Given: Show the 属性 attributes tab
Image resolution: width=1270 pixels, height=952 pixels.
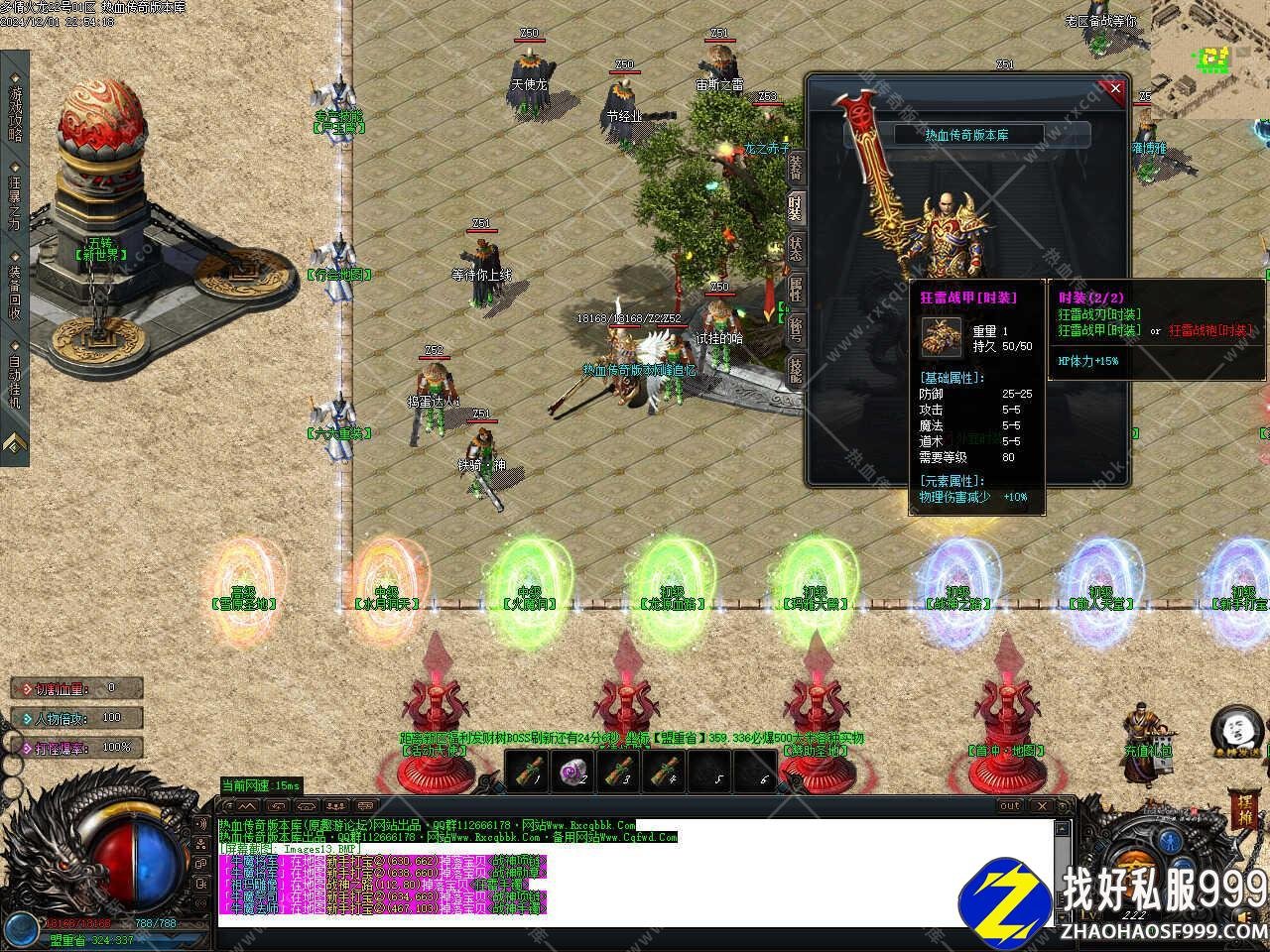Looking at the screenshot, I should pyautogui.click(x=795, y=289).
